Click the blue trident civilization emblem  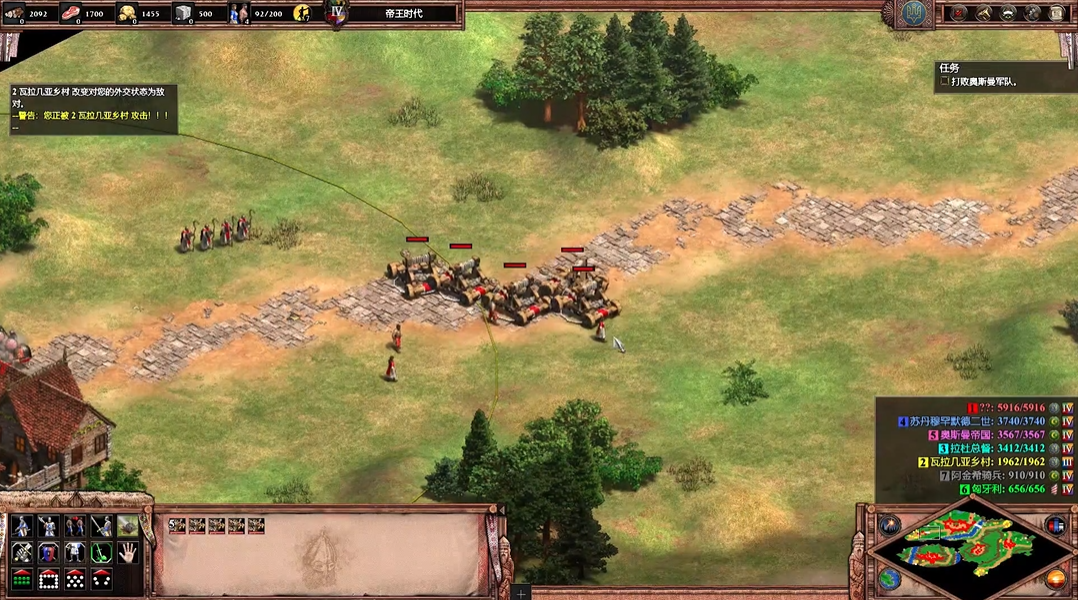tap(912, 13)
